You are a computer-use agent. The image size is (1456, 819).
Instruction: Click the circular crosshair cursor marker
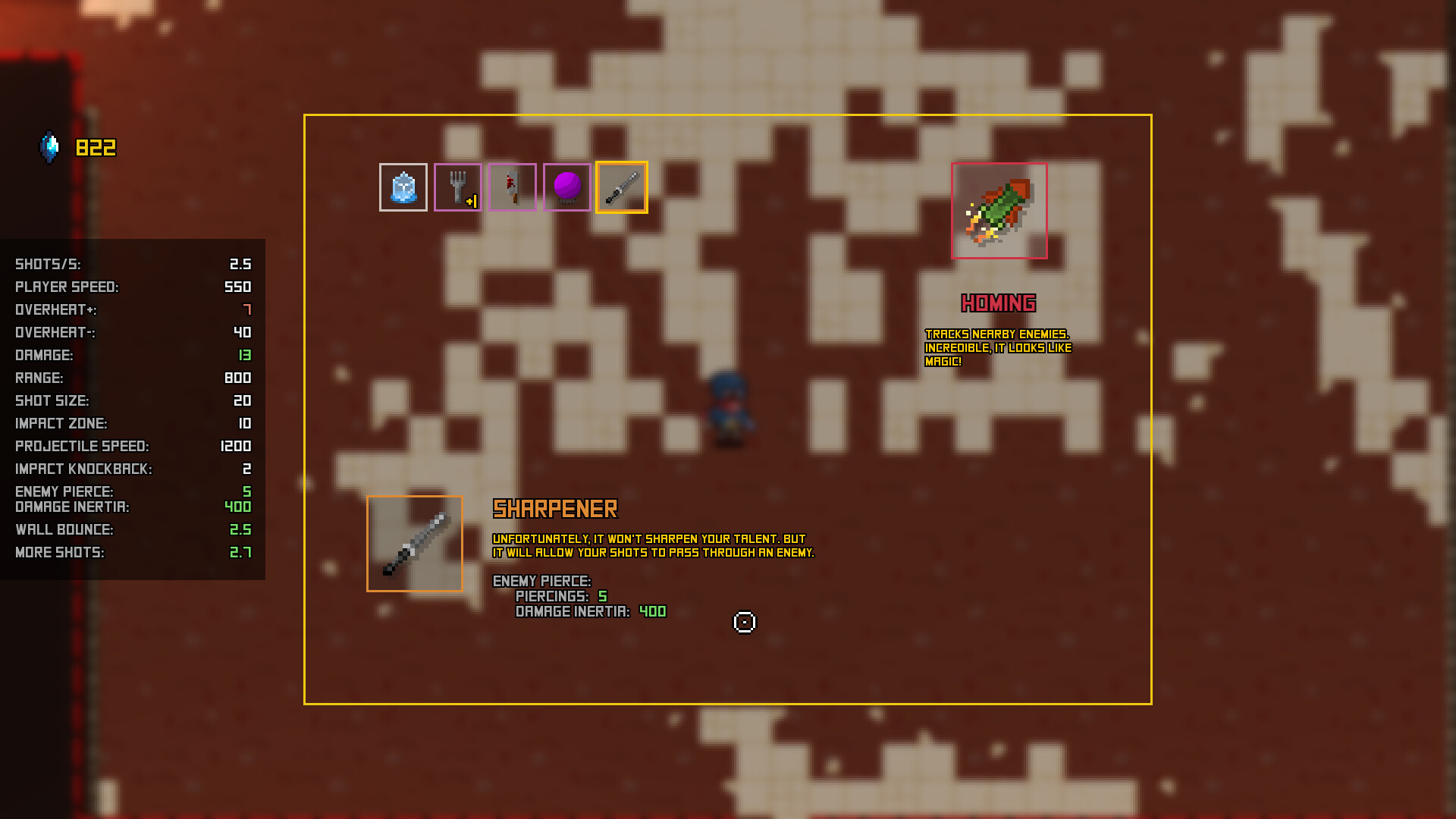click(744, 622)
